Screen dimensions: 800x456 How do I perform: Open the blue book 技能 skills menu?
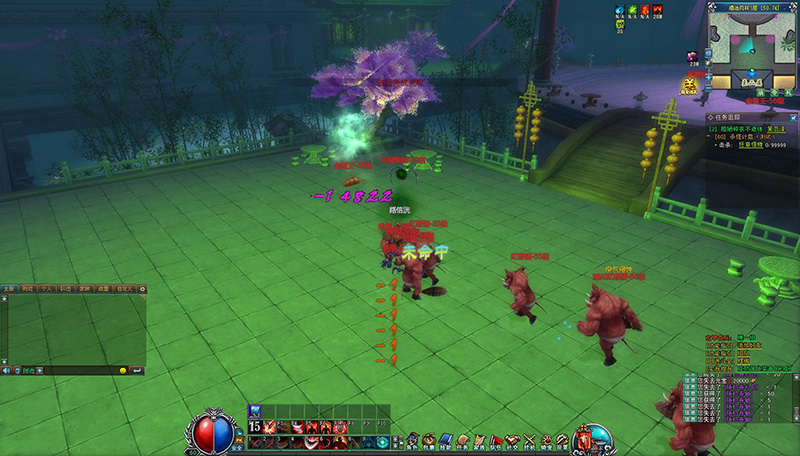445,439
